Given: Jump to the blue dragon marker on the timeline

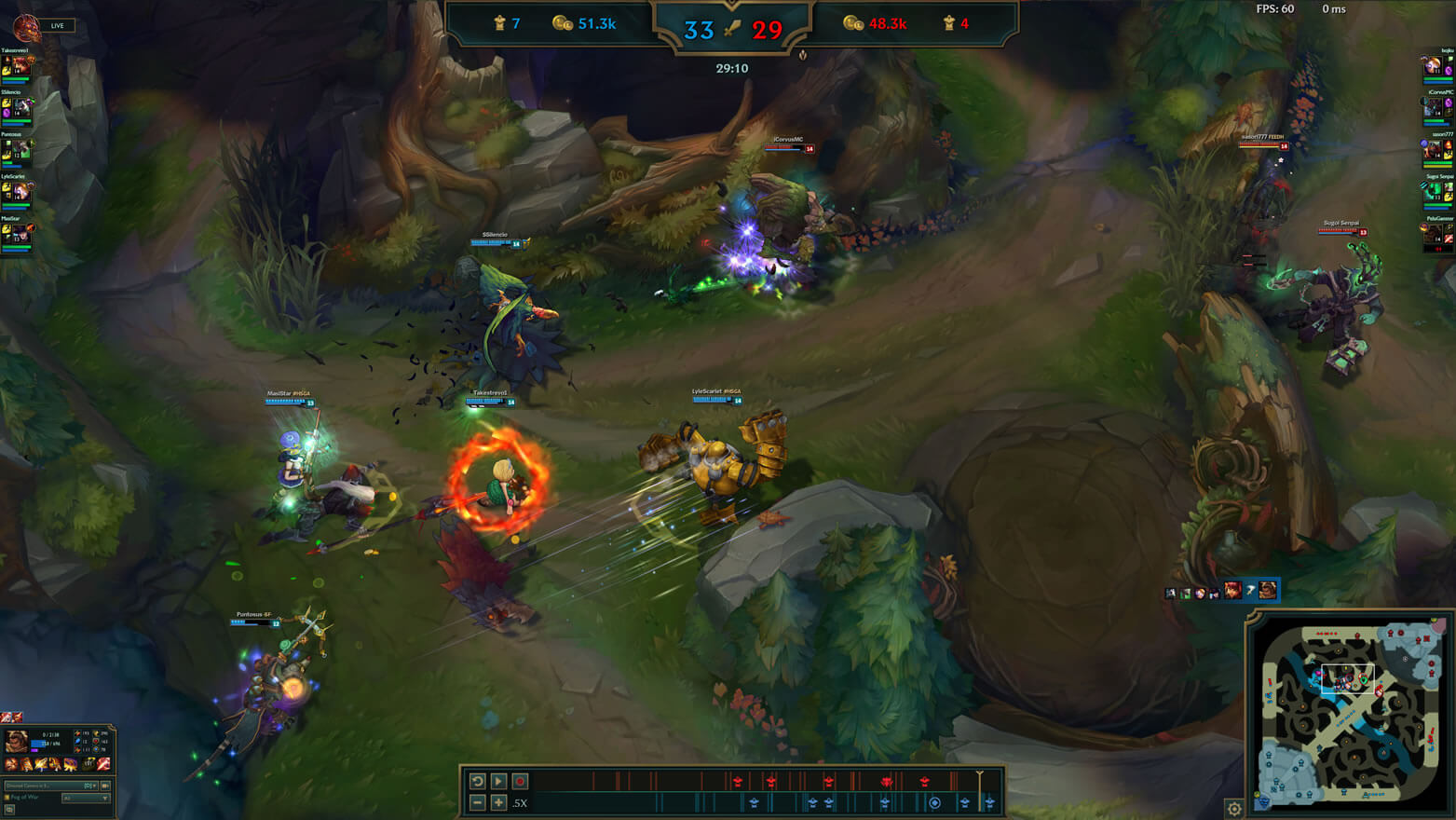Looking at the screenshot, I should tap(934, 802).
